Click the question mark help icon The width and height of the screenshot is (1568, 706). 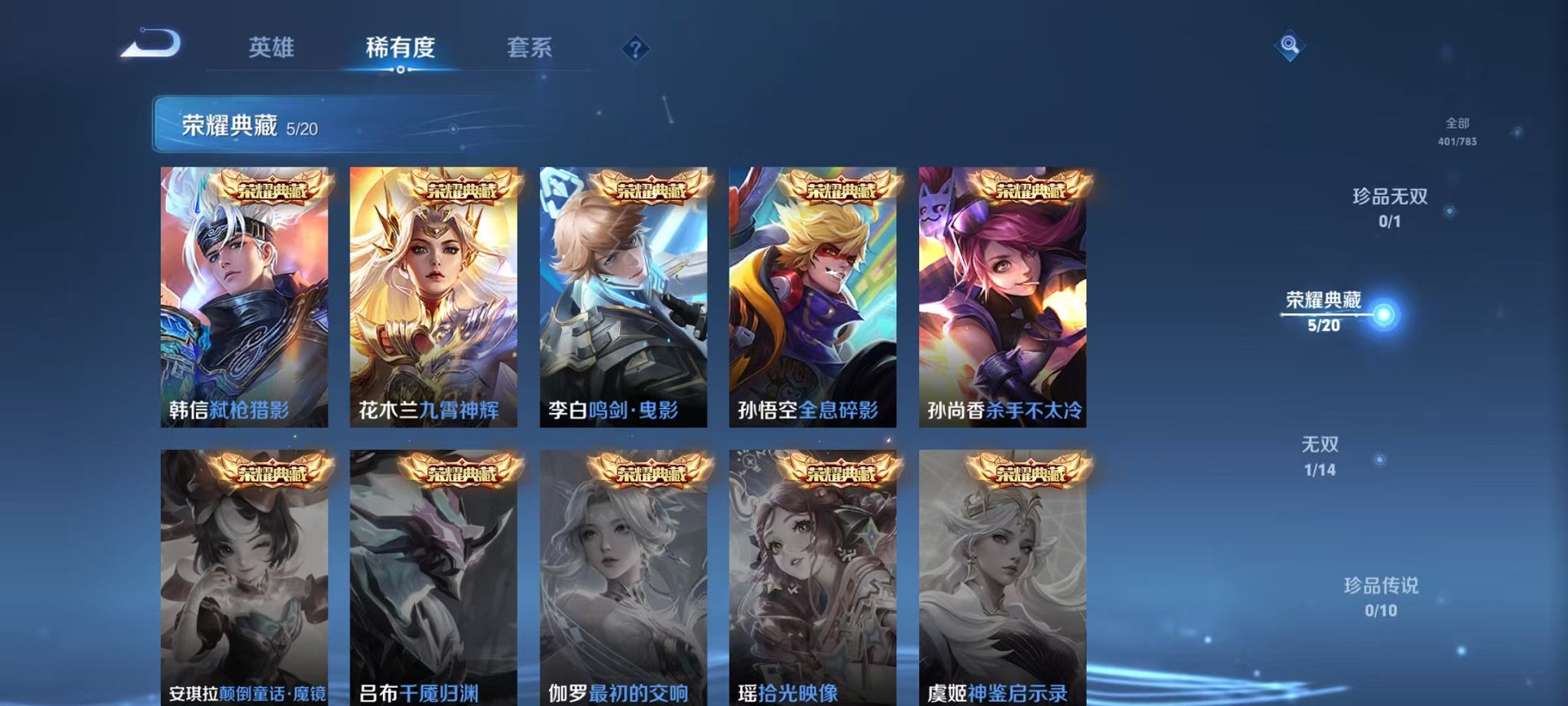click(x=632, y=49)
